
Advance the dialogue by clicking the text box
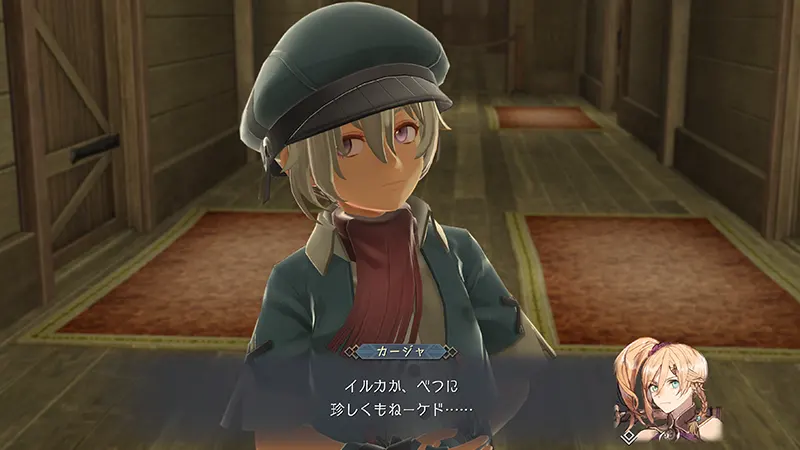coord(400,396)
